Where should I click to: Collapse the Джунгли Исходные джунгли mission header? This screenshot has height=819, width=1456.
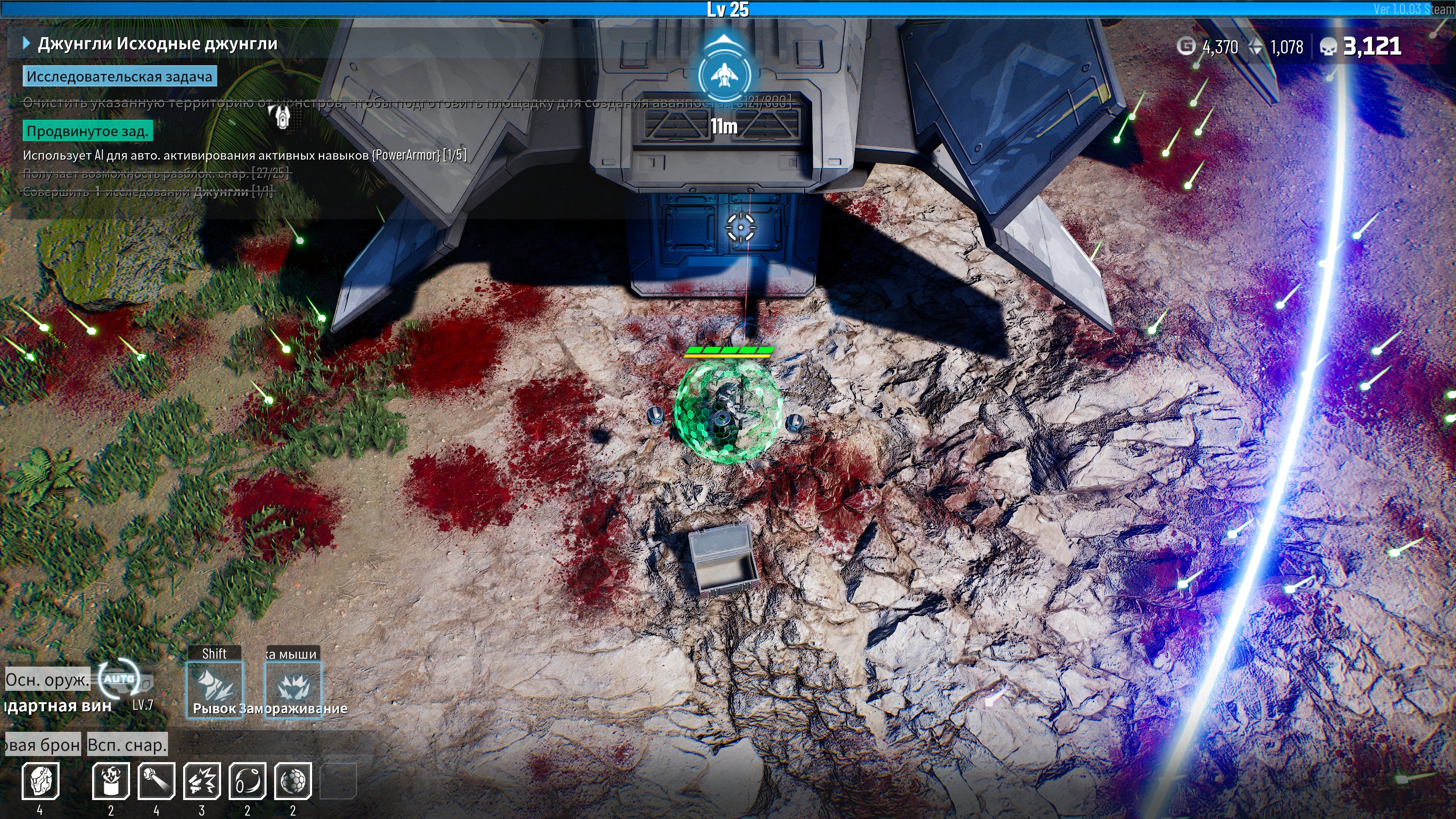coord(26,44)
